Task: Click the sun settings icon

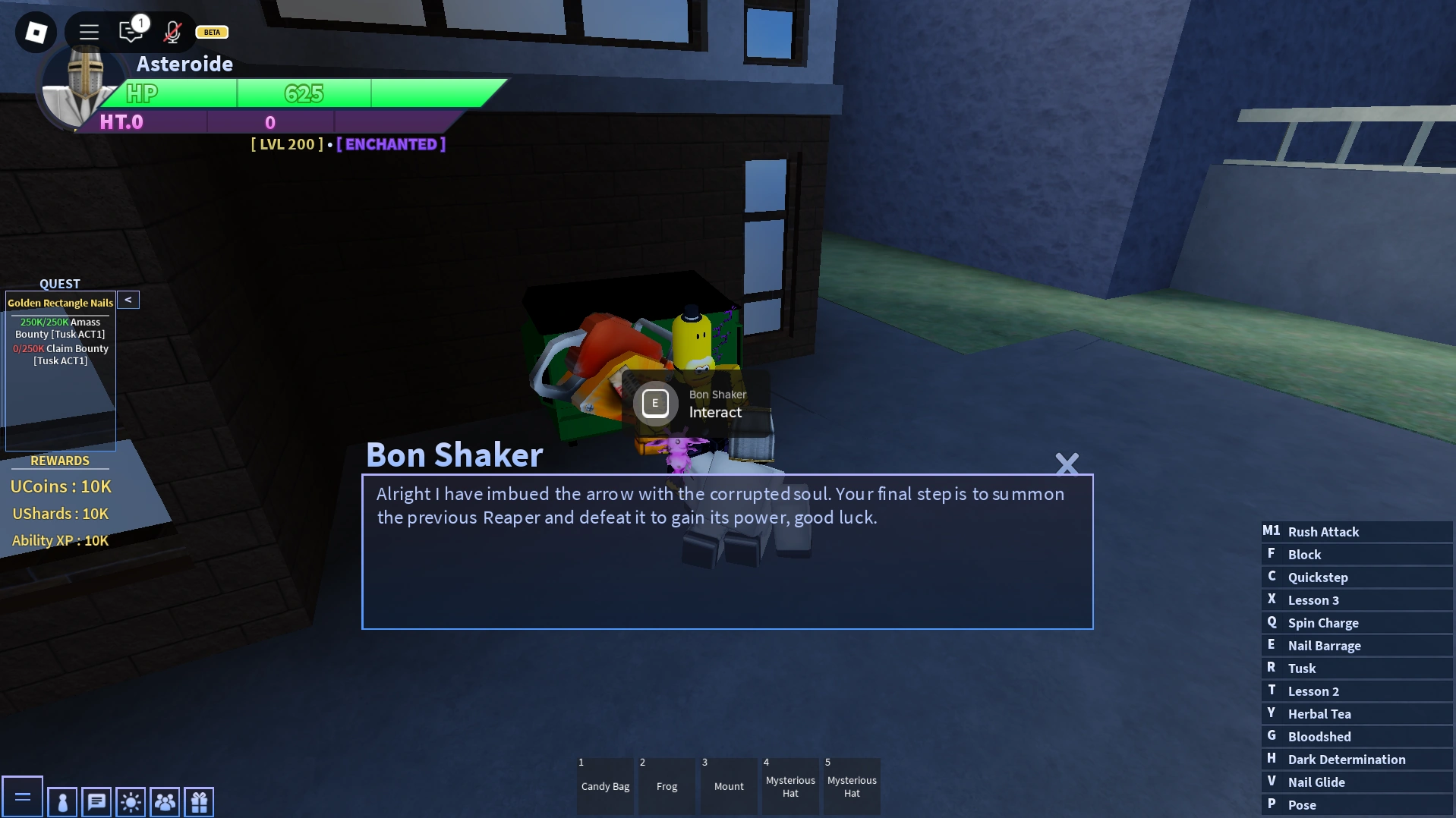Action: click(x=130, y=801)
